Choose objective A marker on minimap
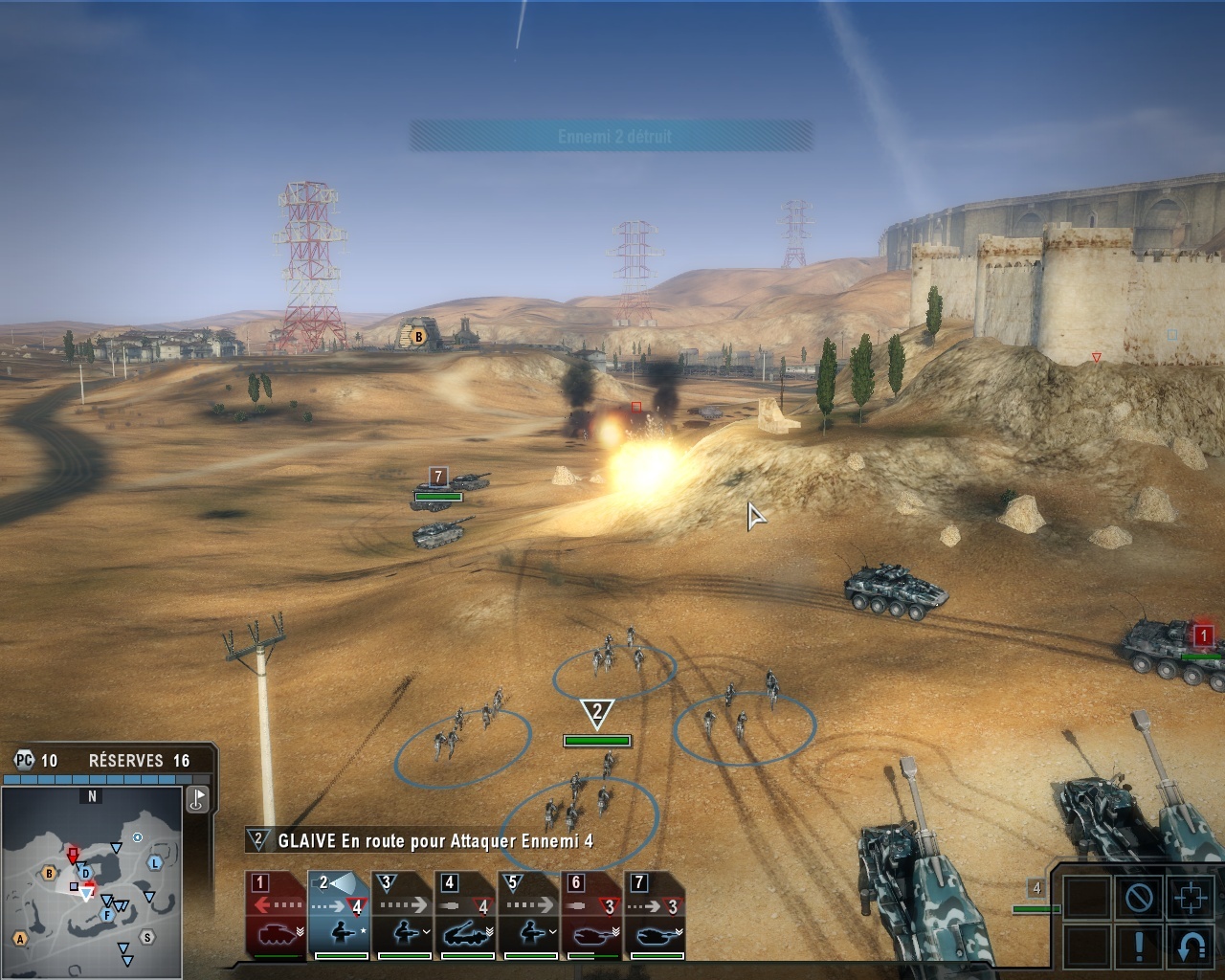Viewport: 1225px width, 980px height. [20, 939]
